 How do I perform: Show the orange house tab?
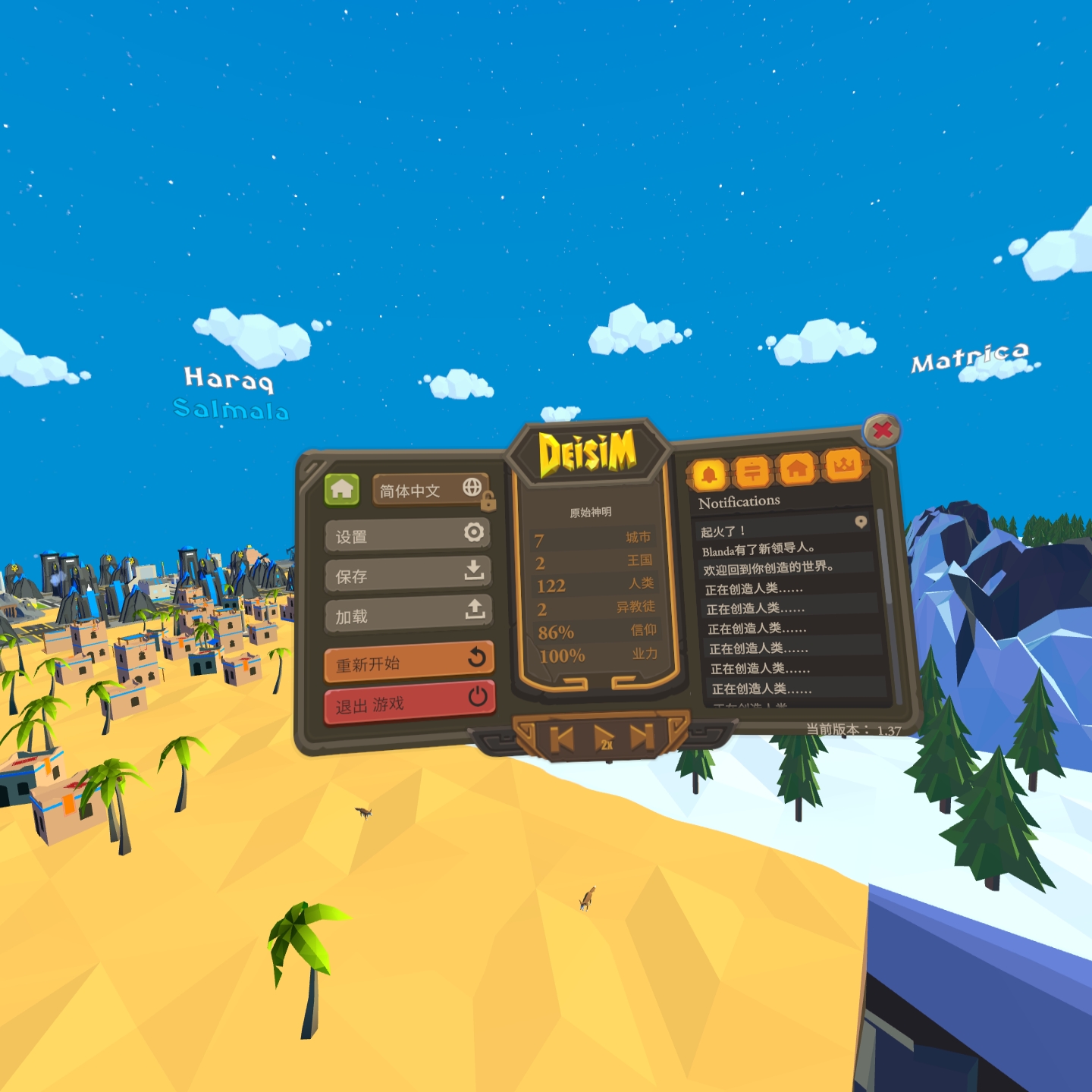pos(797,469)
